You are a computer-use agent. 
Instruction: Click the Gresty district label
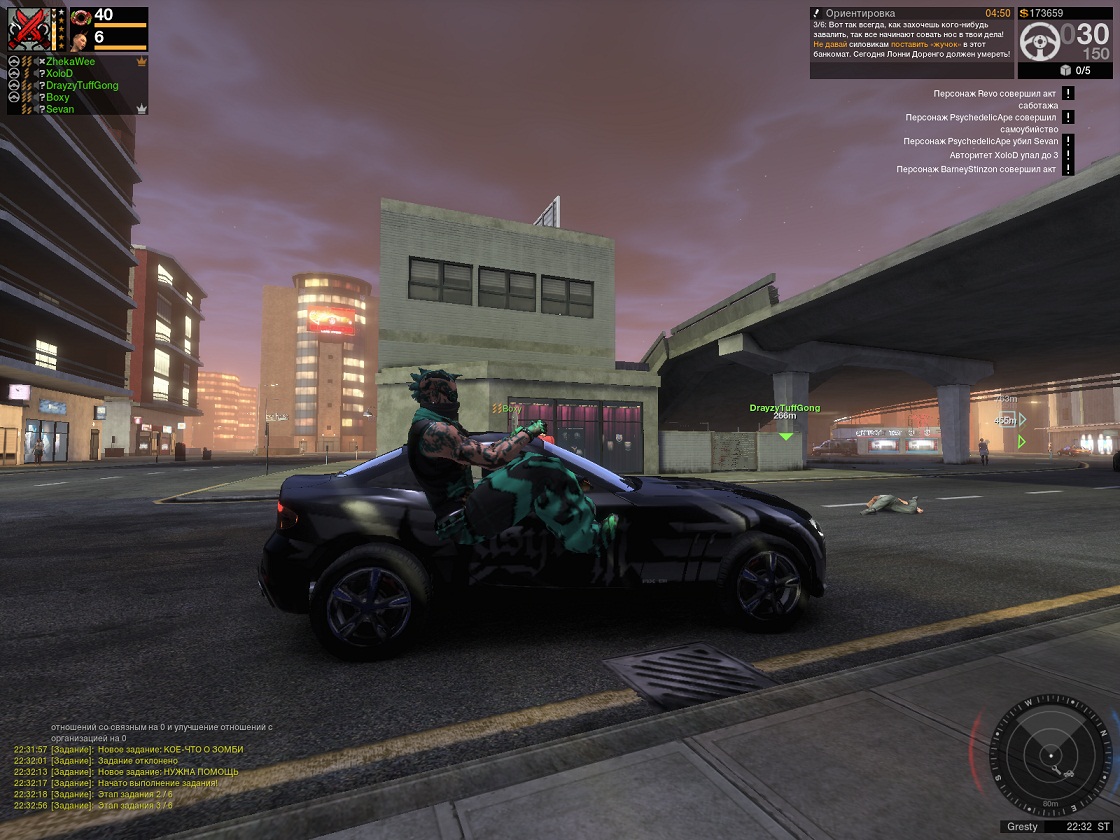(1022, 827)
